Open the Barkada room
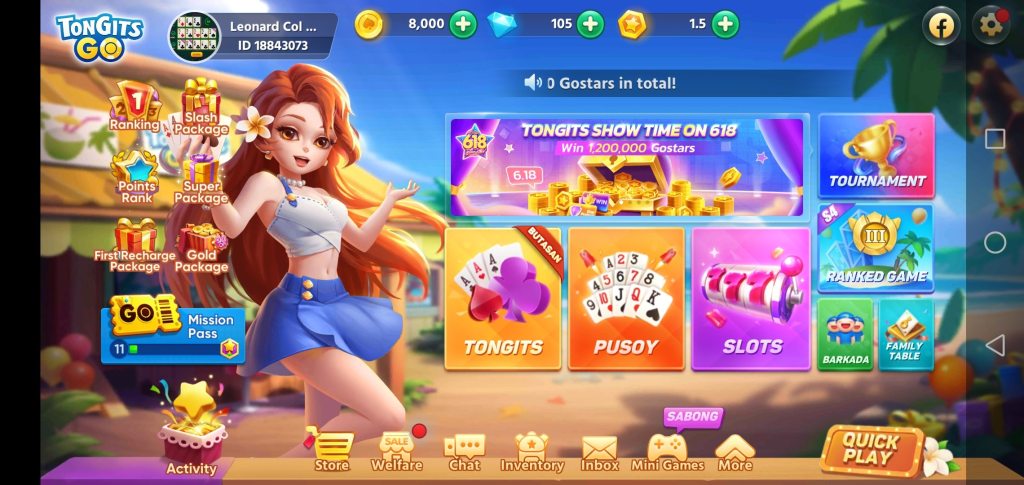Viewport: 1024px width, 485px height. pyautogui.click(x=845, y=334)
